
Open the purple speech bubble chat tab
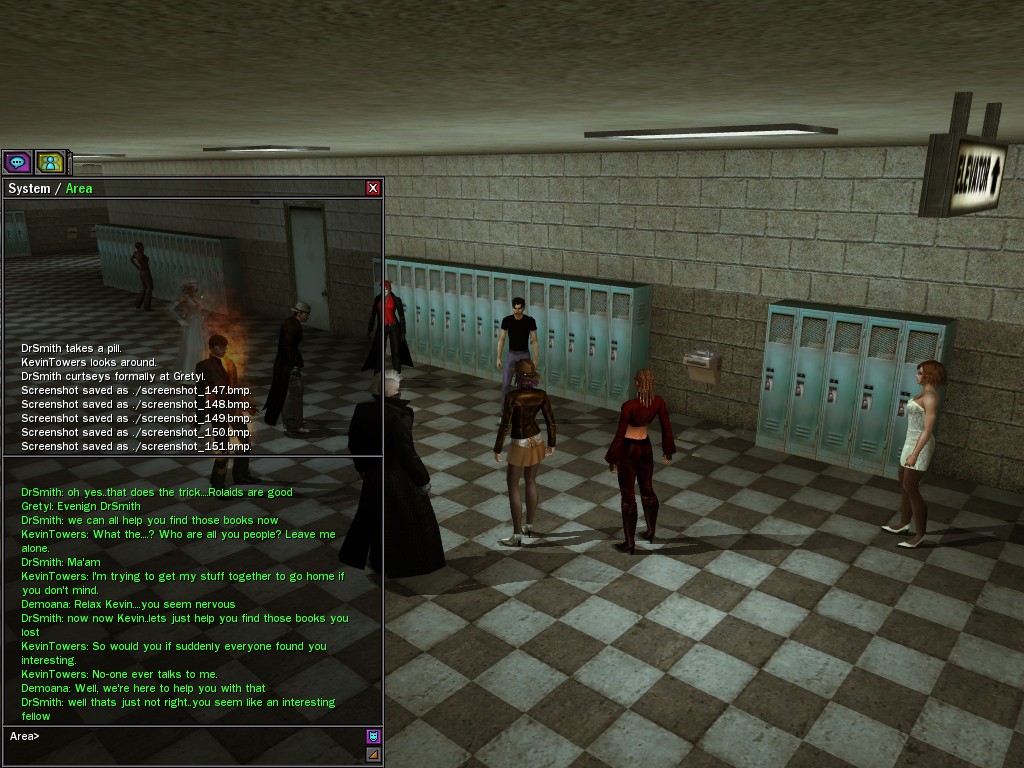[17, 162]
